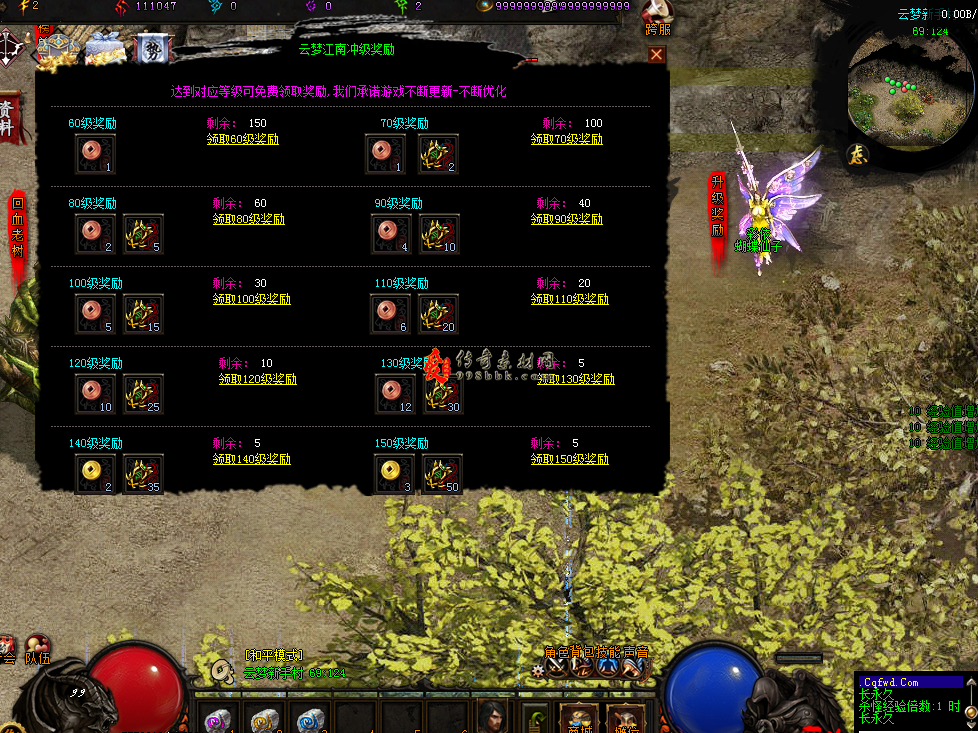
Task: Claim the level 80 reward link
Action: pyautogui.click(x=249, y=219)
